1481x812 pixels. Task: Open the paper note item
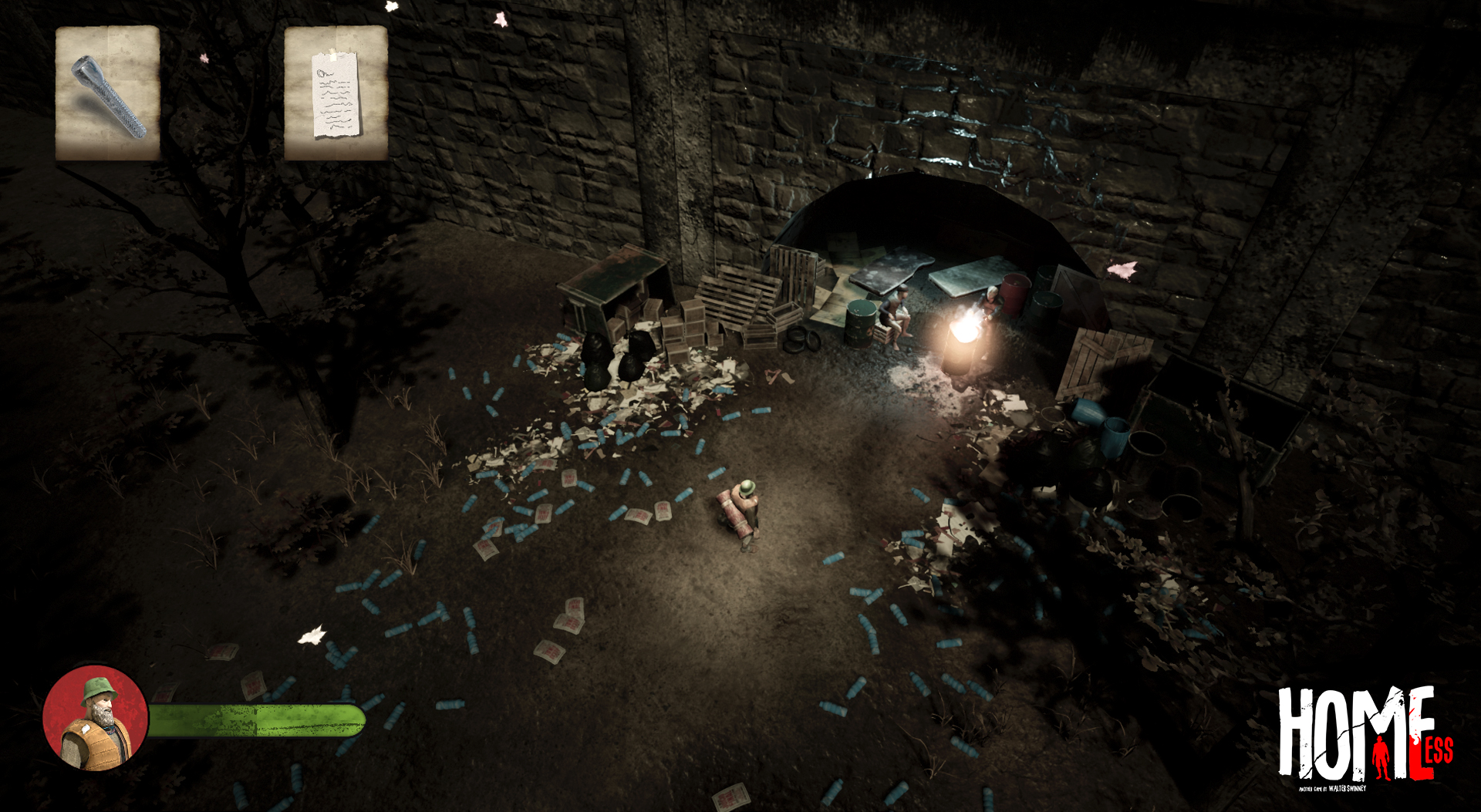pyautogui.click(x=336, y=93)
